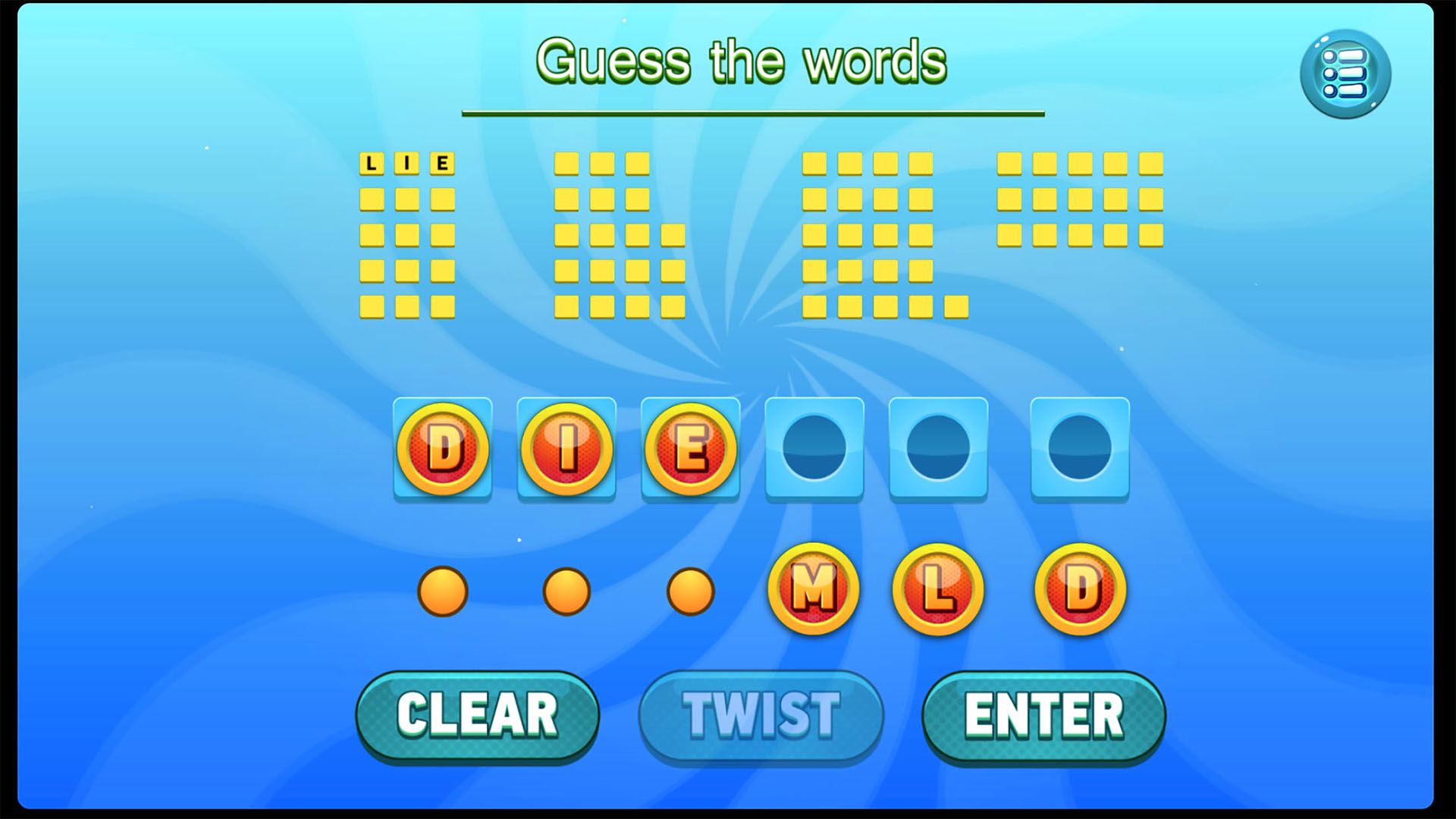Image resolution: width=1456 pixels, height=819 pixels.
Task: Click the placed letter I in the answer row
Action: (566, 449)
